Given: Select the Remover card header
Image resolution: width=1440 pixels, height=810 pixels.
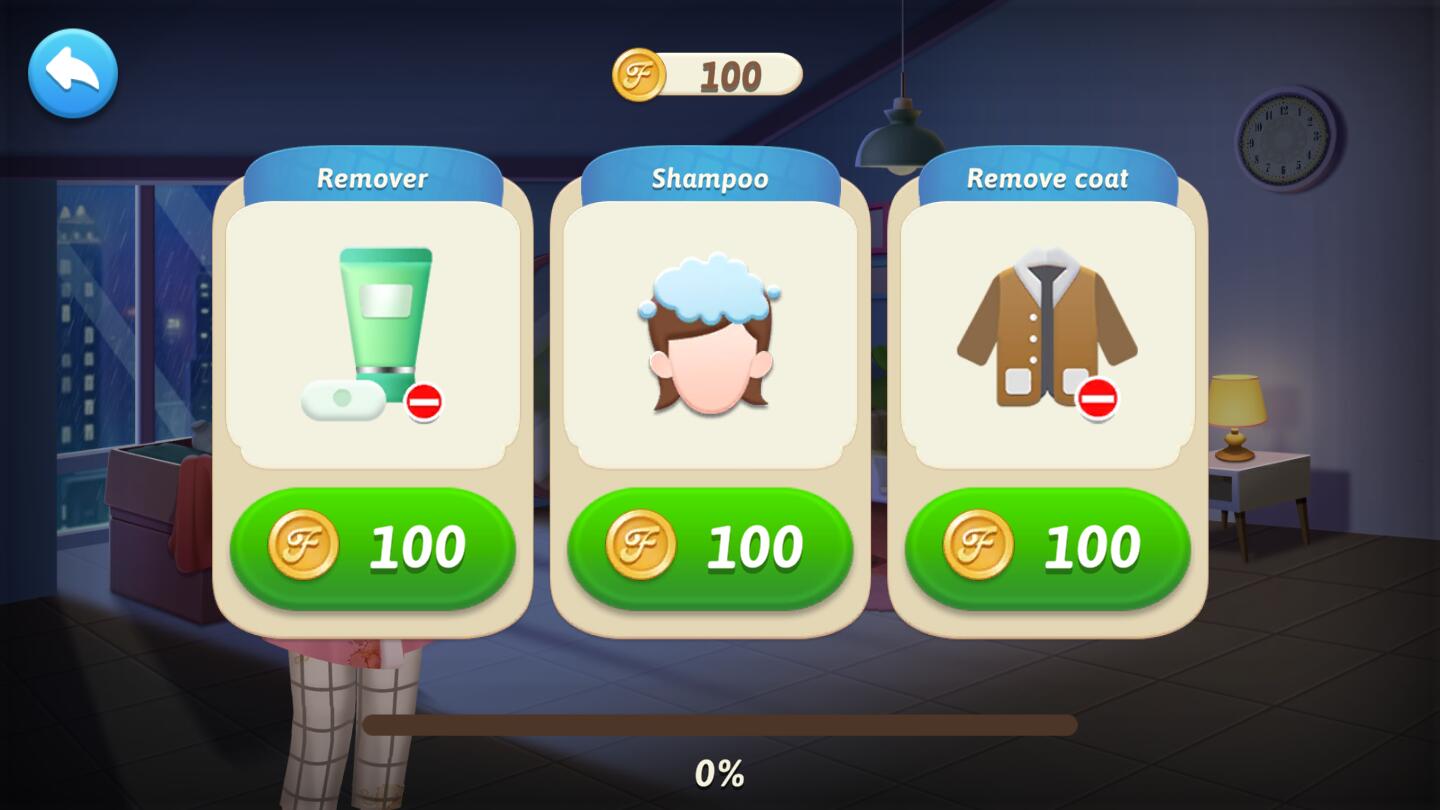Looking at the screenshot, I should (x=373, y=178).
